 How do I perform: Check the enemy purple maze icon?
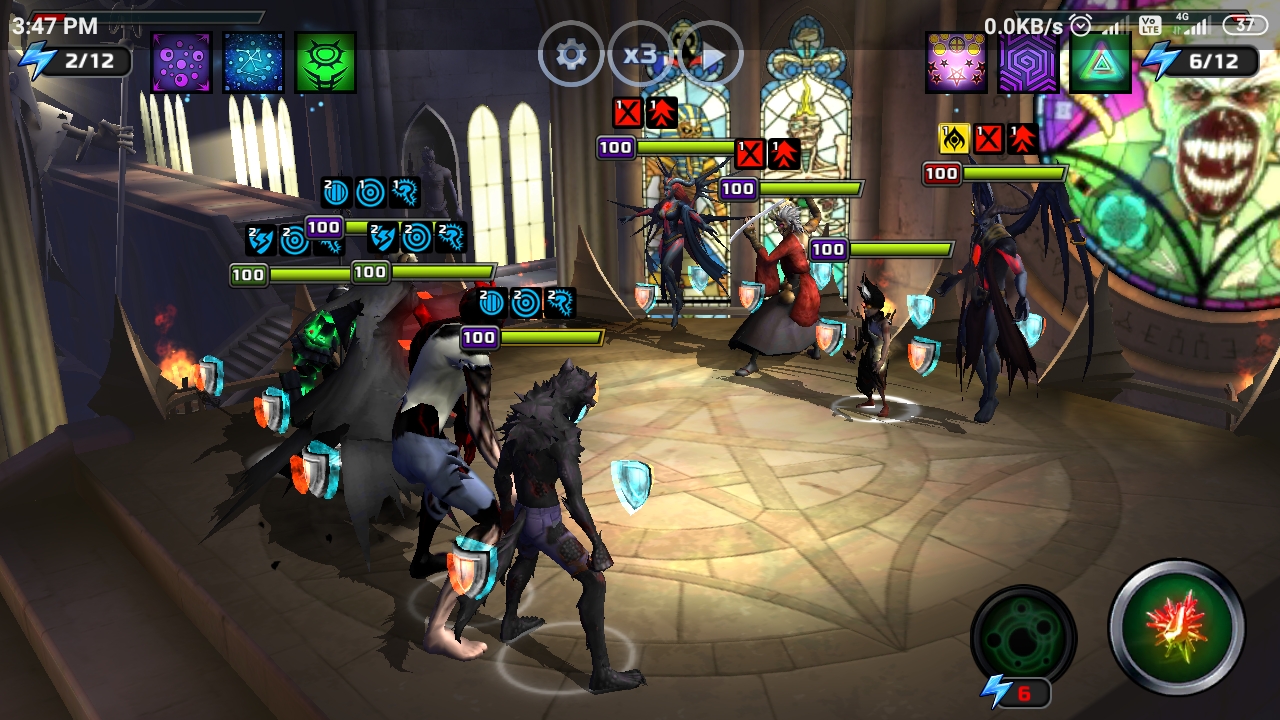coord(1028,62)
